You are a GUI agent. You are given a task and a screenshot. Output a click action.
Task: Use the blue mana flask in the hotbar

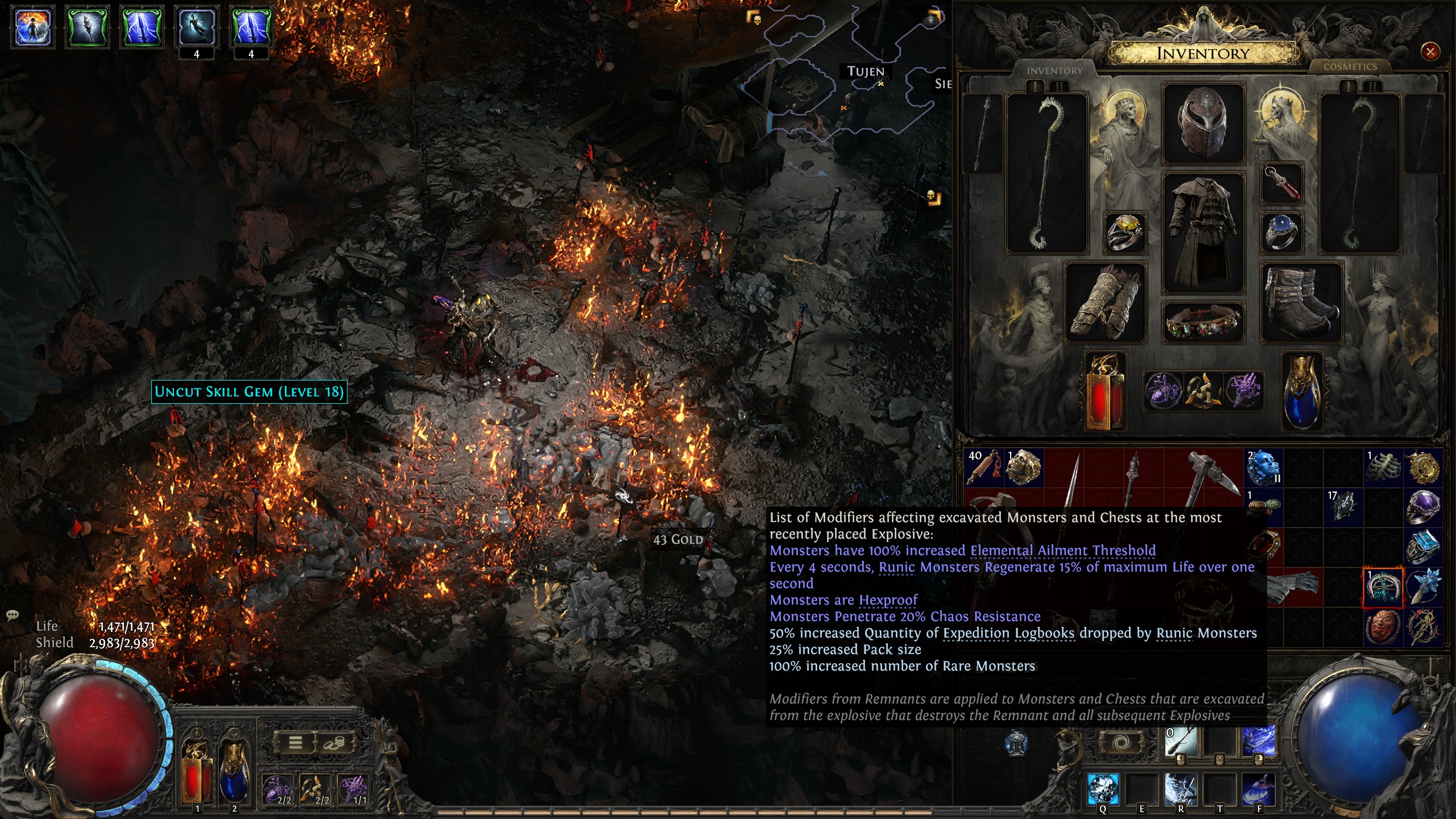(x=234, y=773)
